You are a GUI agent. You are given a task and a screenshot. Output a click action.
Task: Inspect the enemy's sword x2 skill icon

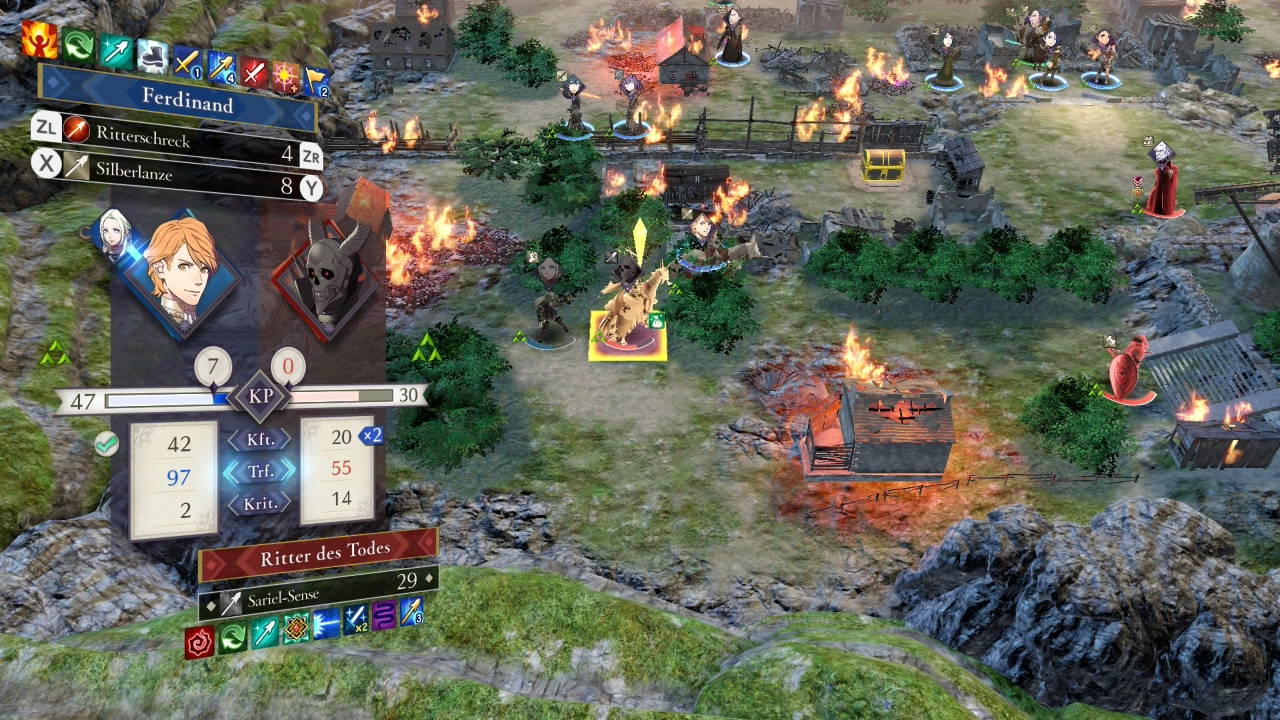[355, 619]
